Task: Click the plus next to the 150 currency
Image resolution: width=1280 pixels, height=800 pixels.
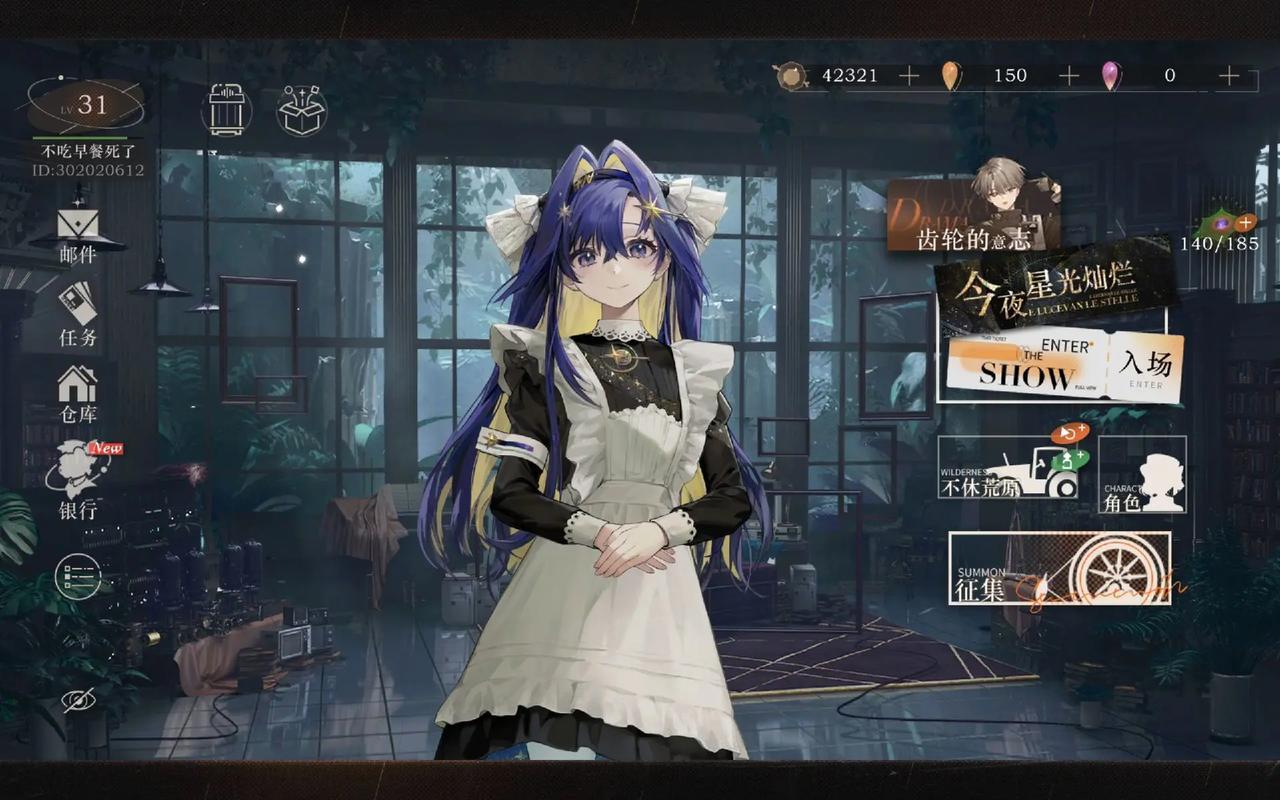Action: (x=1070, y=74)
